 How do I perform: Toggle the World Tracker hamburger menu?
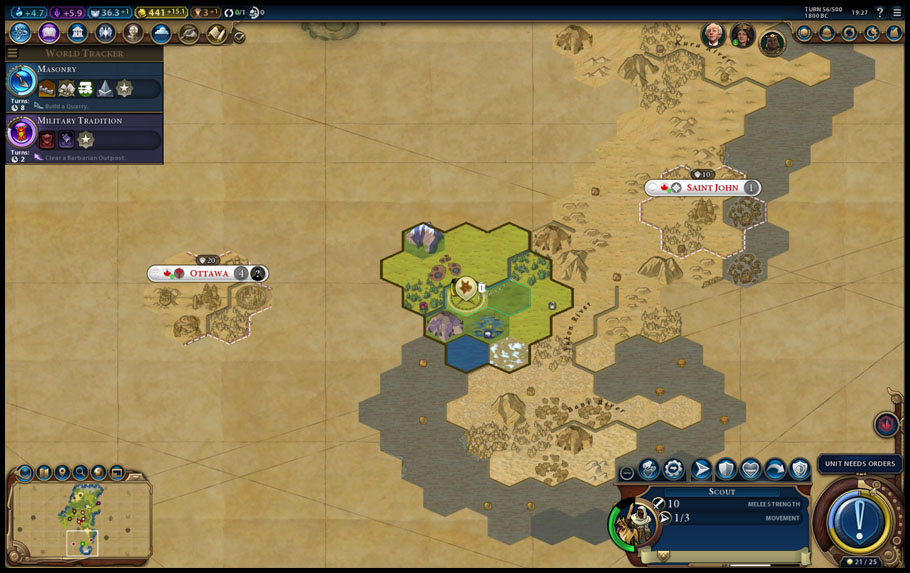click(12, 53)
